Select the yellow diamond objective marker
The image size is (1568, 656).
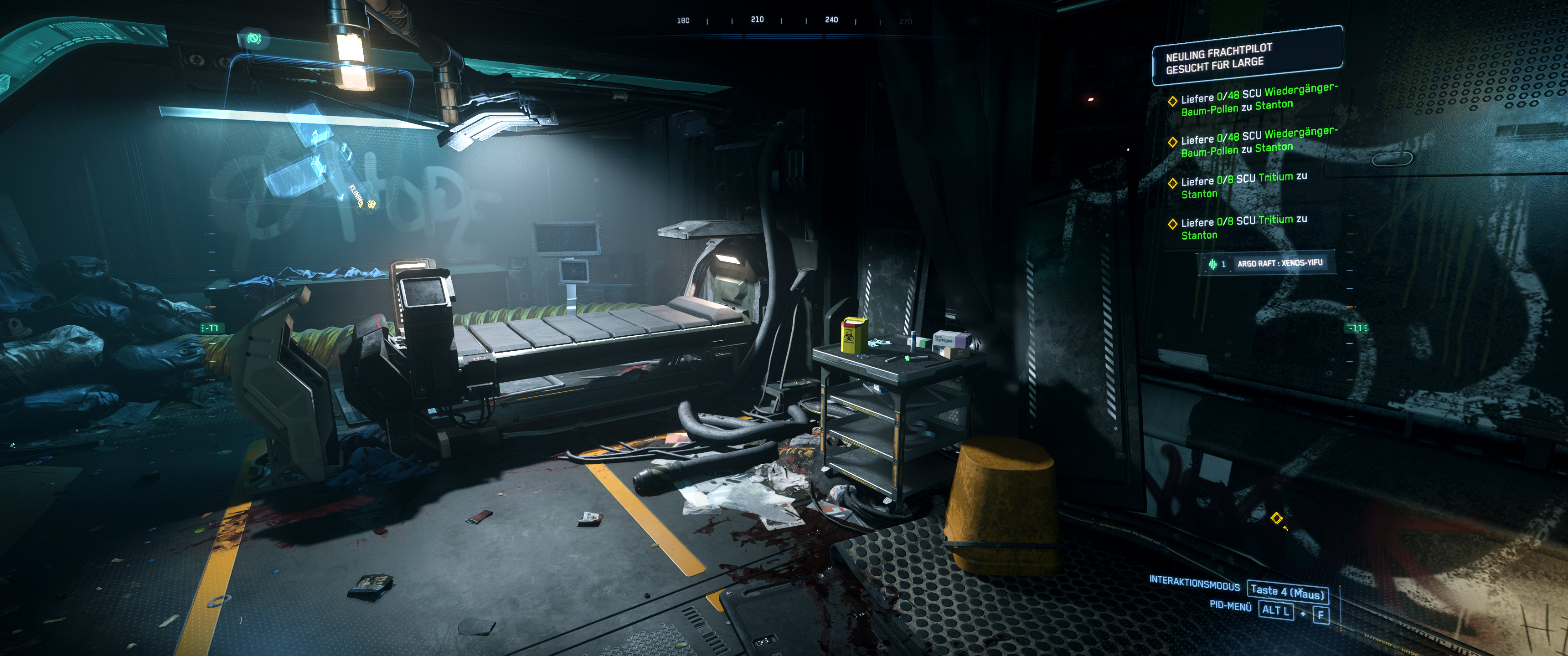pos(1276,518)
